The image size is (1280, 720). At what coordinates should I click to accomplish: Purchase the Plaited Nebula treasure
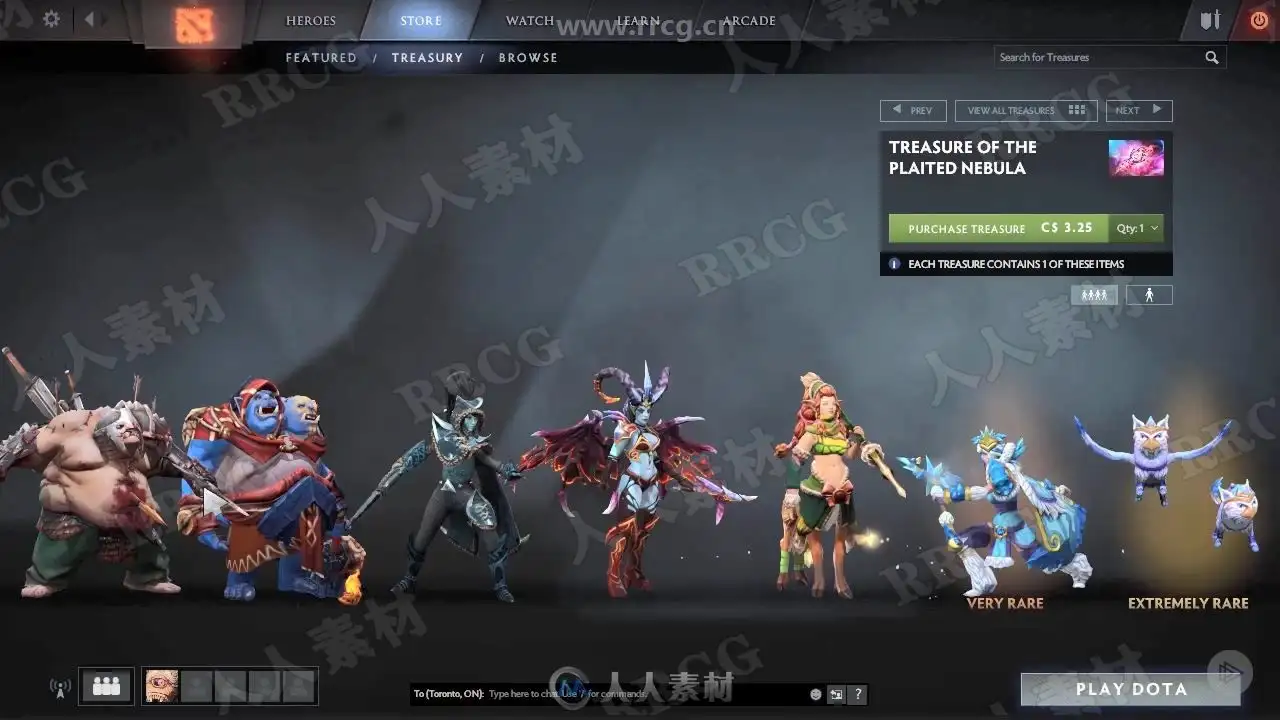coord(998,228)
